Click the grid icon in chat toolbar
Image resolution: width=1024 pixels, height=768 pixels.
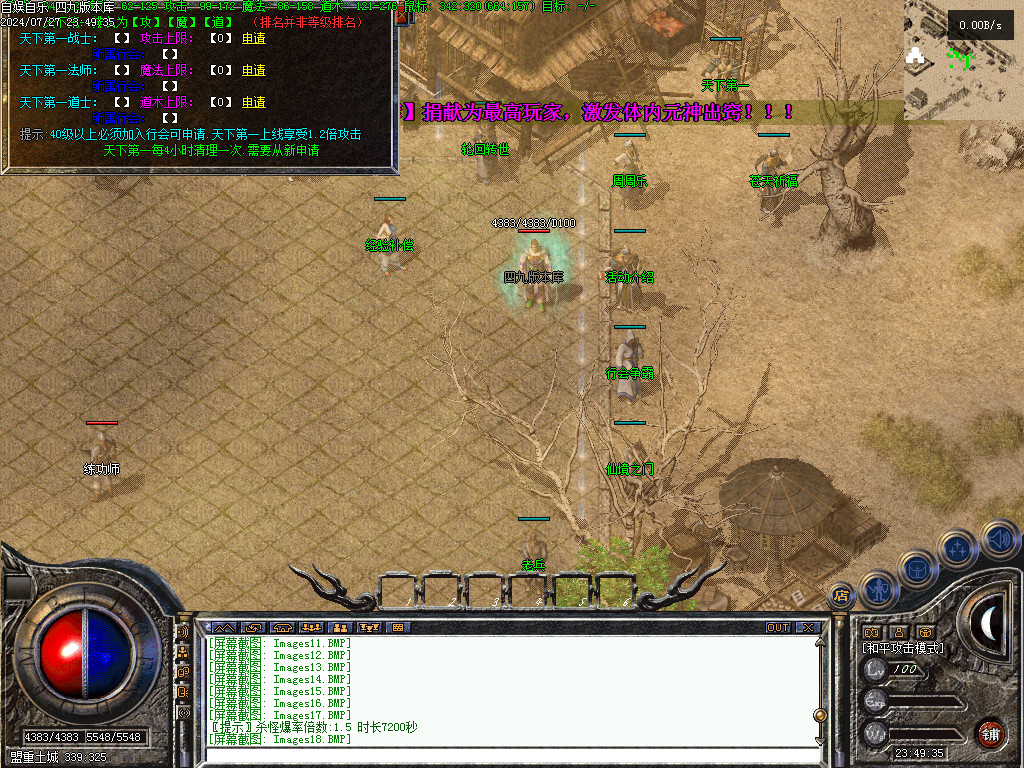(398, 628)
